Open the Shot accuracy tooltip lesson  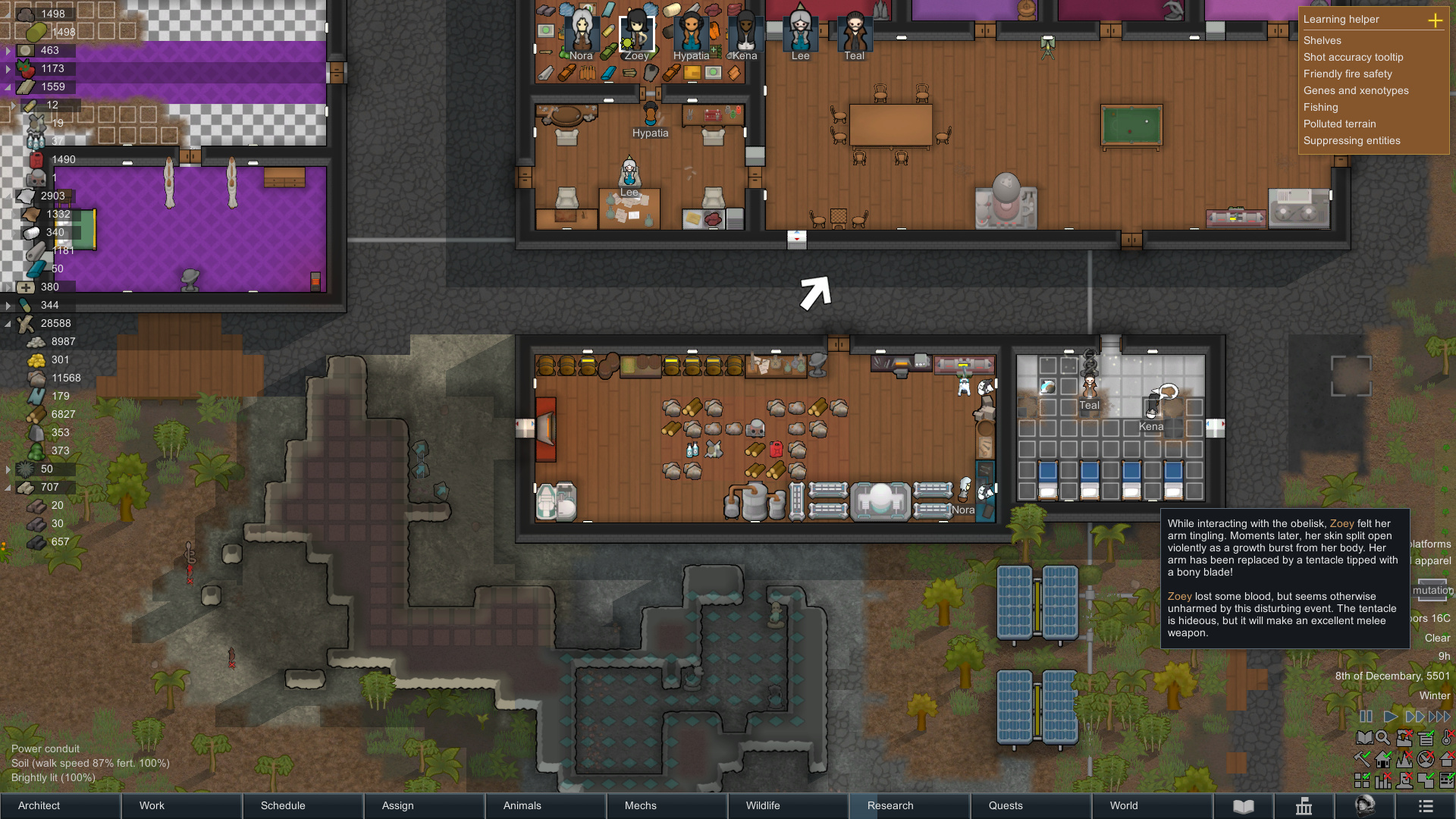(1353, 57)
